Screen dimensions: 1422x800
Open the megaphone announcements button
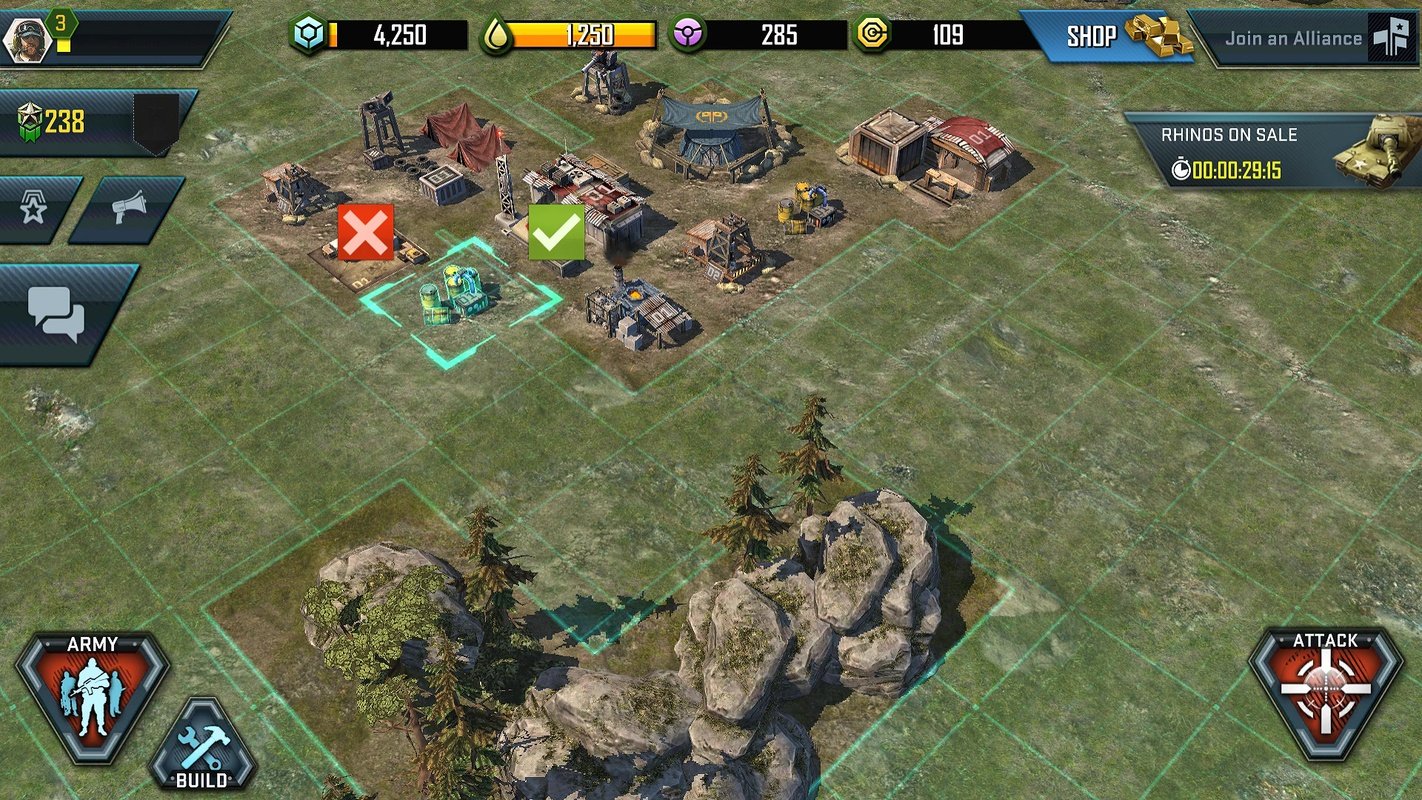pyautogui.click(x=128, y=209)
